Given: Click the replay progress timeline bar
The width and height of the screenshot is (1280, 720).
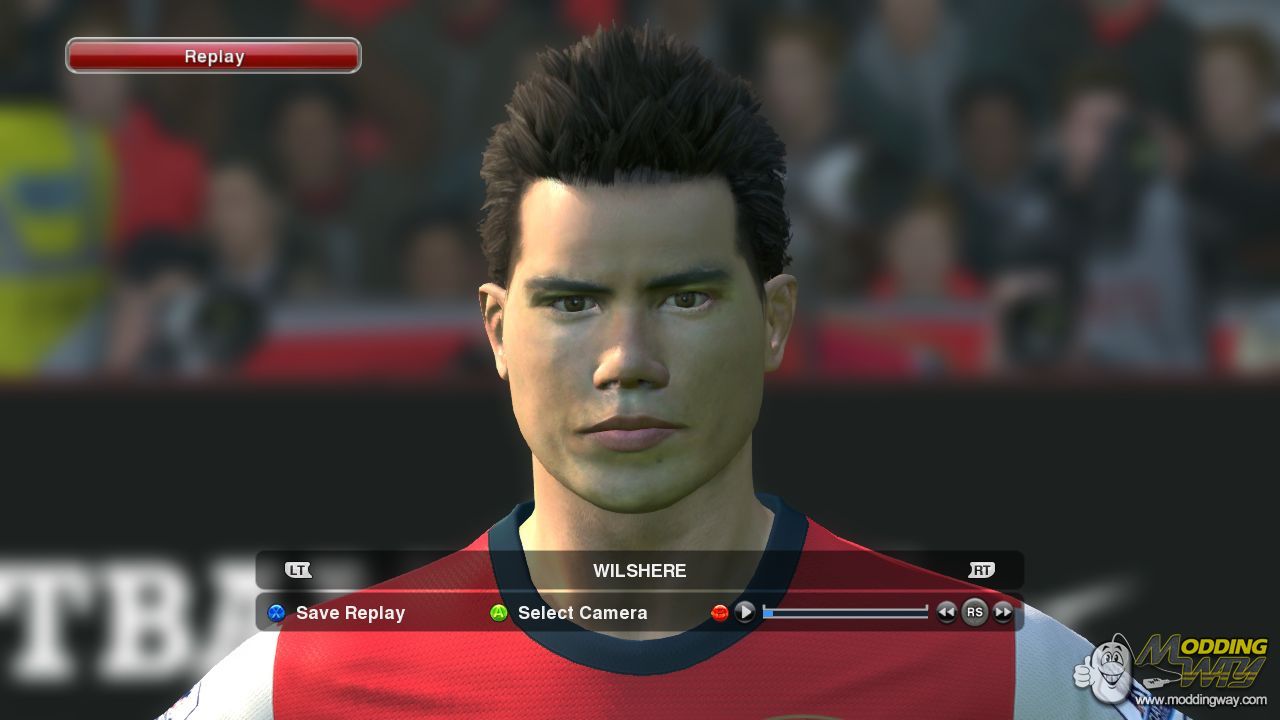Looking at the screenshot, I should 846,612.
